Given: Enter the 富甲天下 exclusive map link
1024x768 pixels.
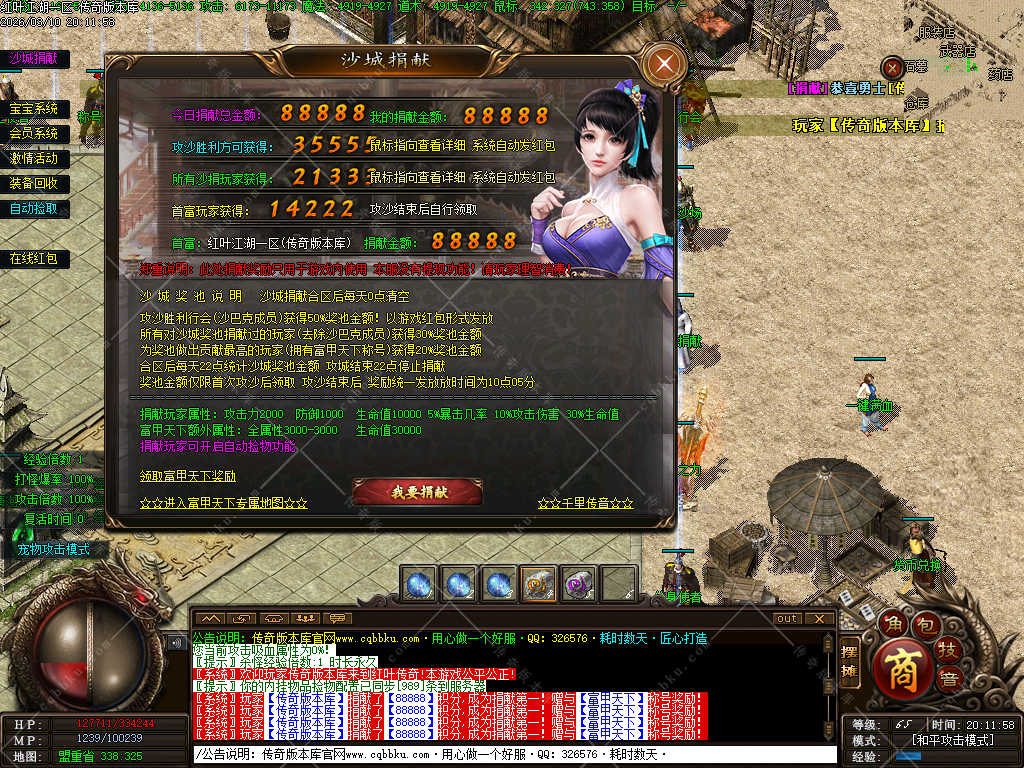Looking at the screenshot, I should click(x=223, y=503).
